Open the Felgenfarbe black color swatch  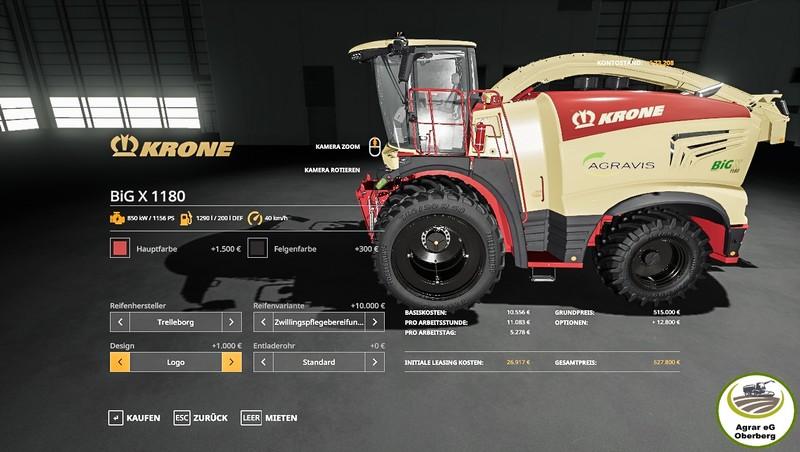259,248
